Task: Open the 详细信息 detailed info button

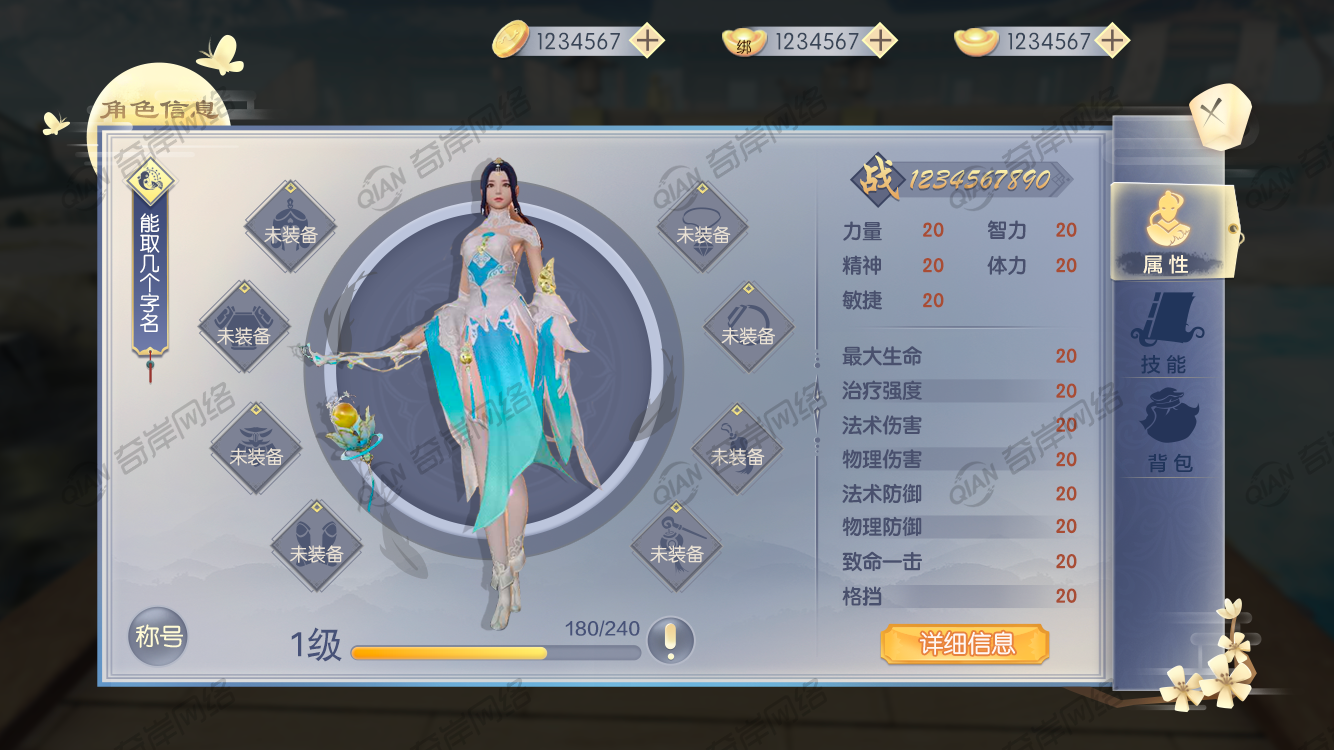Action: [965, 644]
